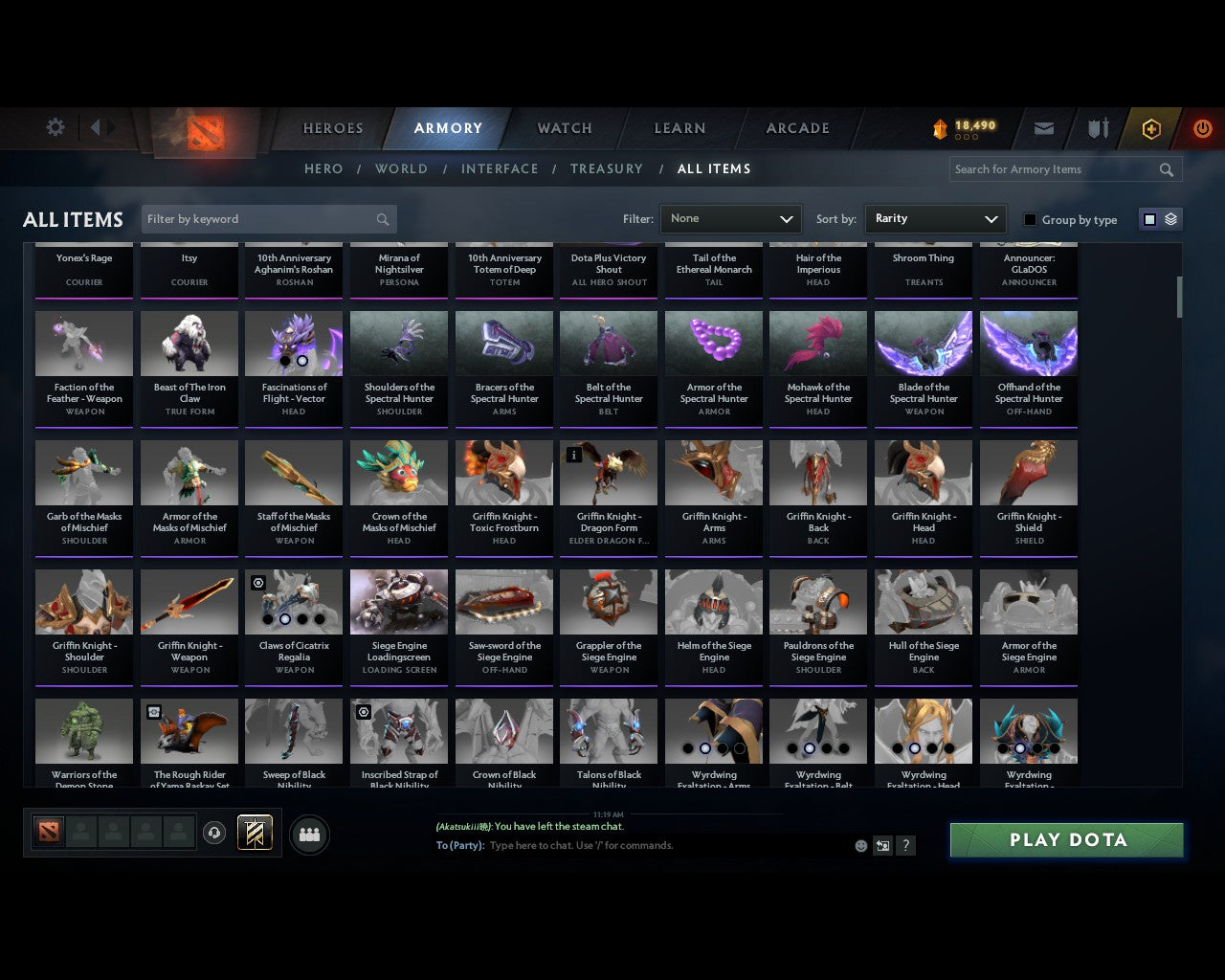This screenshot has height=980, width=1225.
Task: Open the Filter dropdown set to None
Action: point(730,219)
